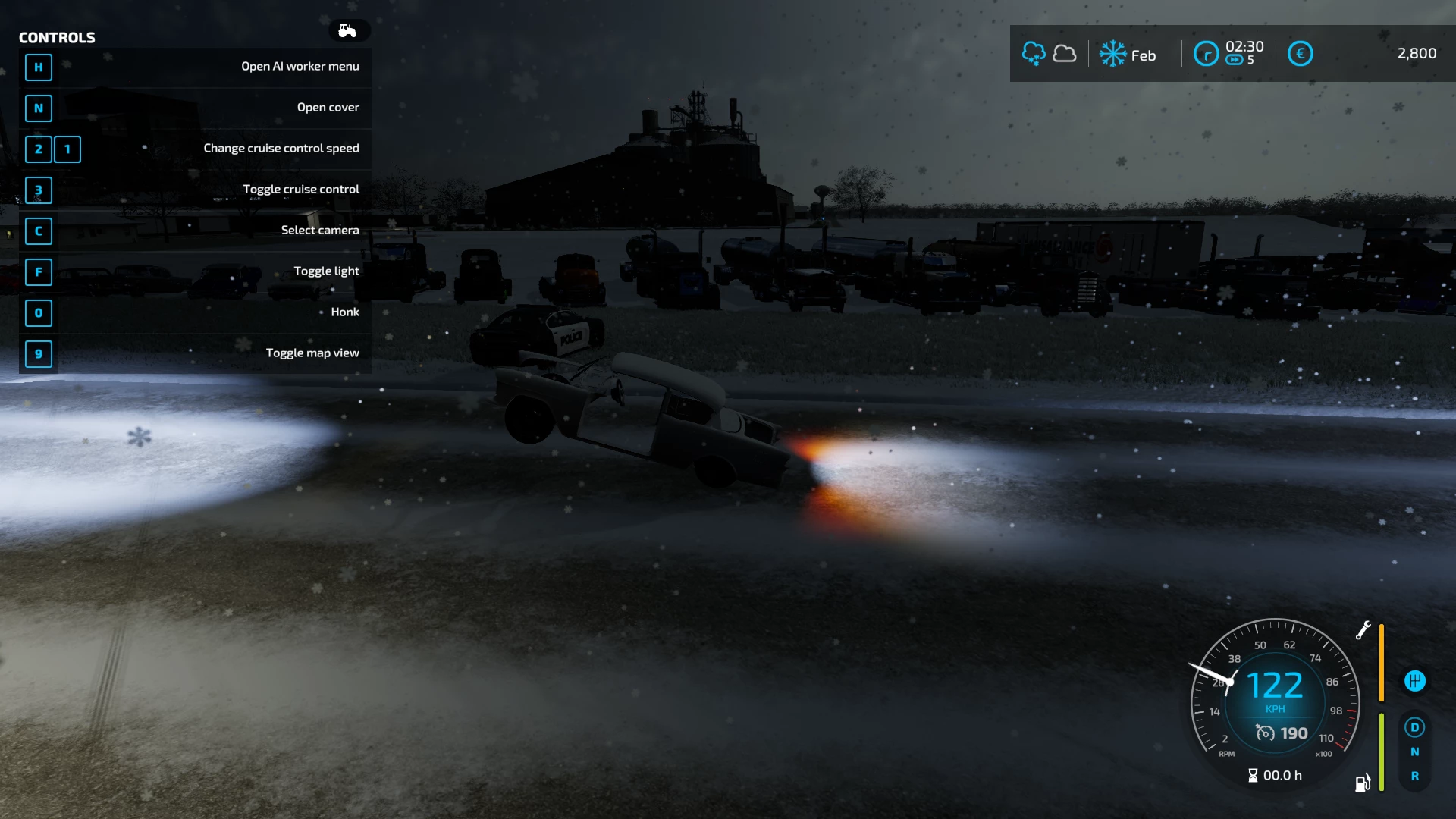The image size is (1456, 819).
Task: Click the snowflake season icon beside Feb
Action: (x=1112, y=54)
